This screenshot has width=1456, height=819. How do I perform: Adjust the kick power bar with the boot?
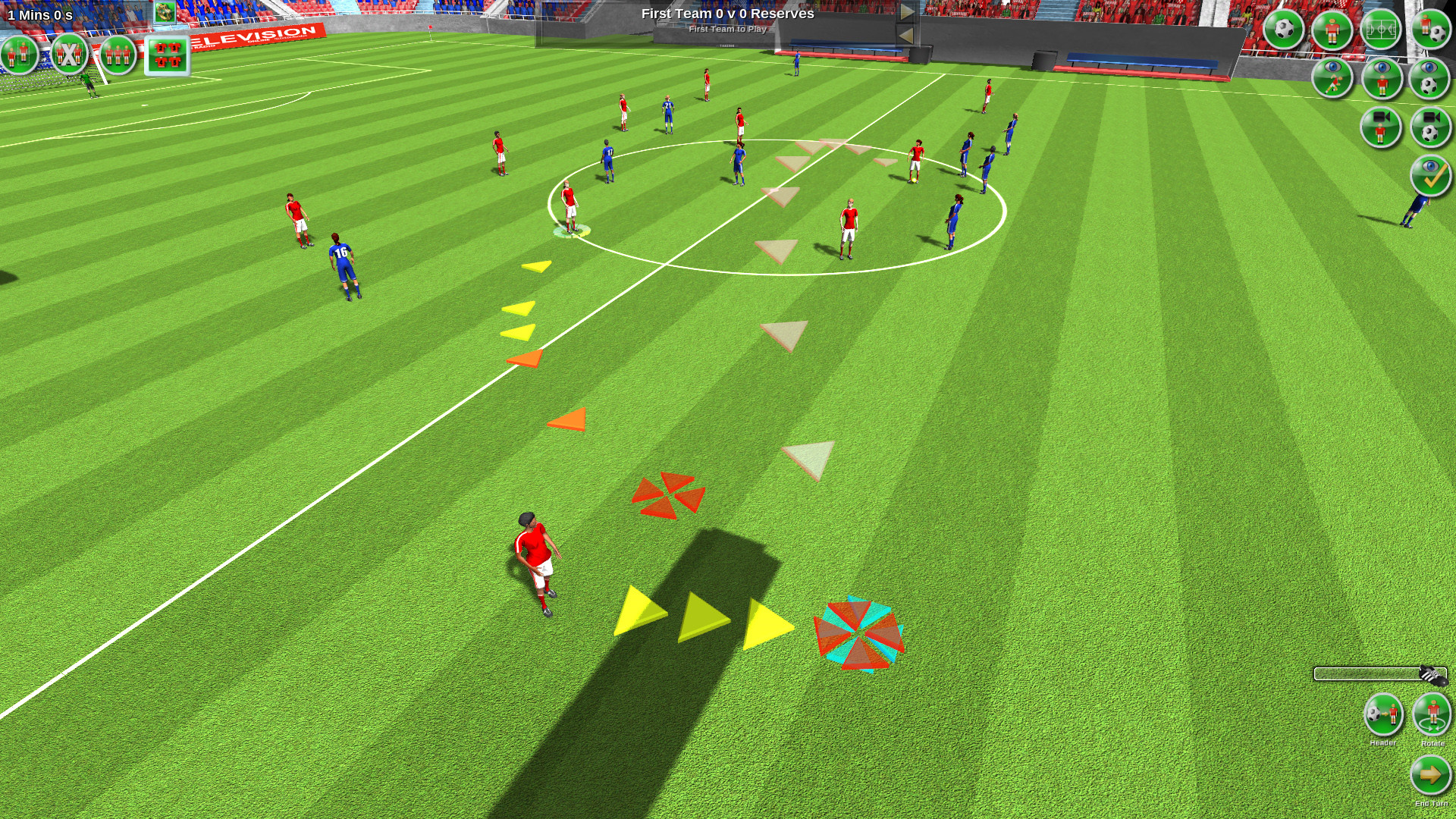coord(1432,675)
